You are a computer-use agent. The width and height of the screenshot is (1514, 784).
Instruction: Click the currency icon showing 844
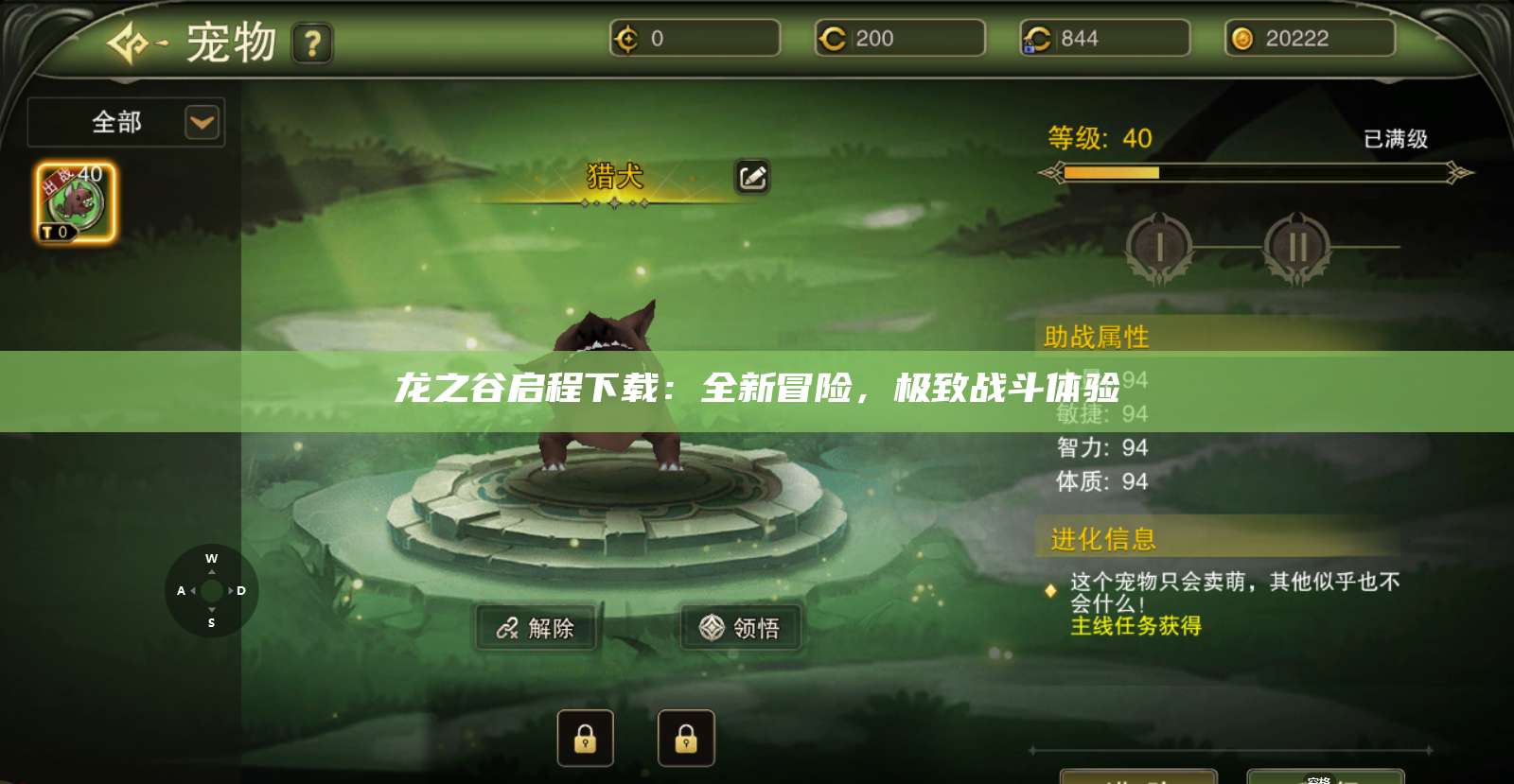(x=1038, y=39)
